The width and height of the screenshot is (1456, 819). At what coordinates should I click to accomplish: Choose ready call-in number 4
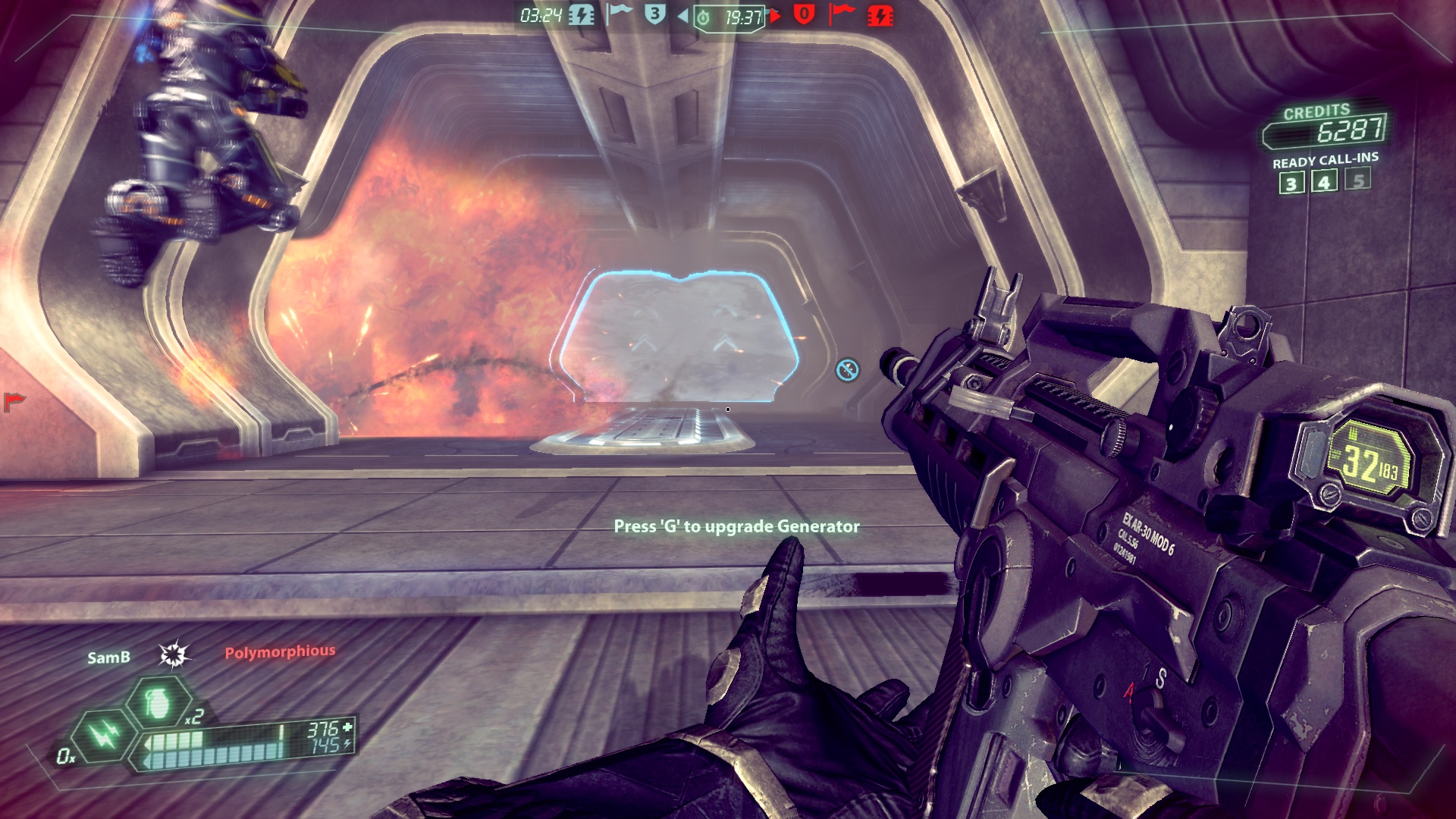pyautogui.click(x=1324, y=181)
